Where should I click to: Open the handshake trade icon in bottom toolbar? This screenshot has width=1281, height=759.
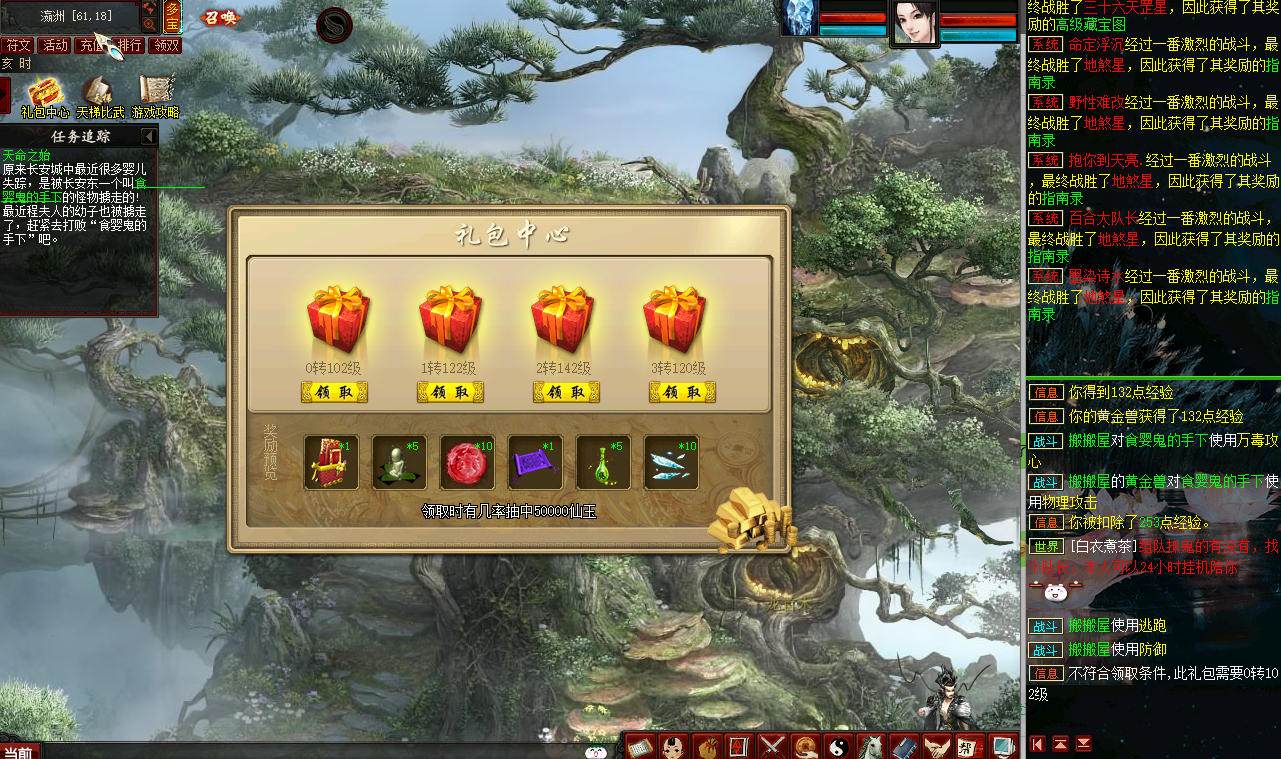pyautogui.click(x=936, y=744)
